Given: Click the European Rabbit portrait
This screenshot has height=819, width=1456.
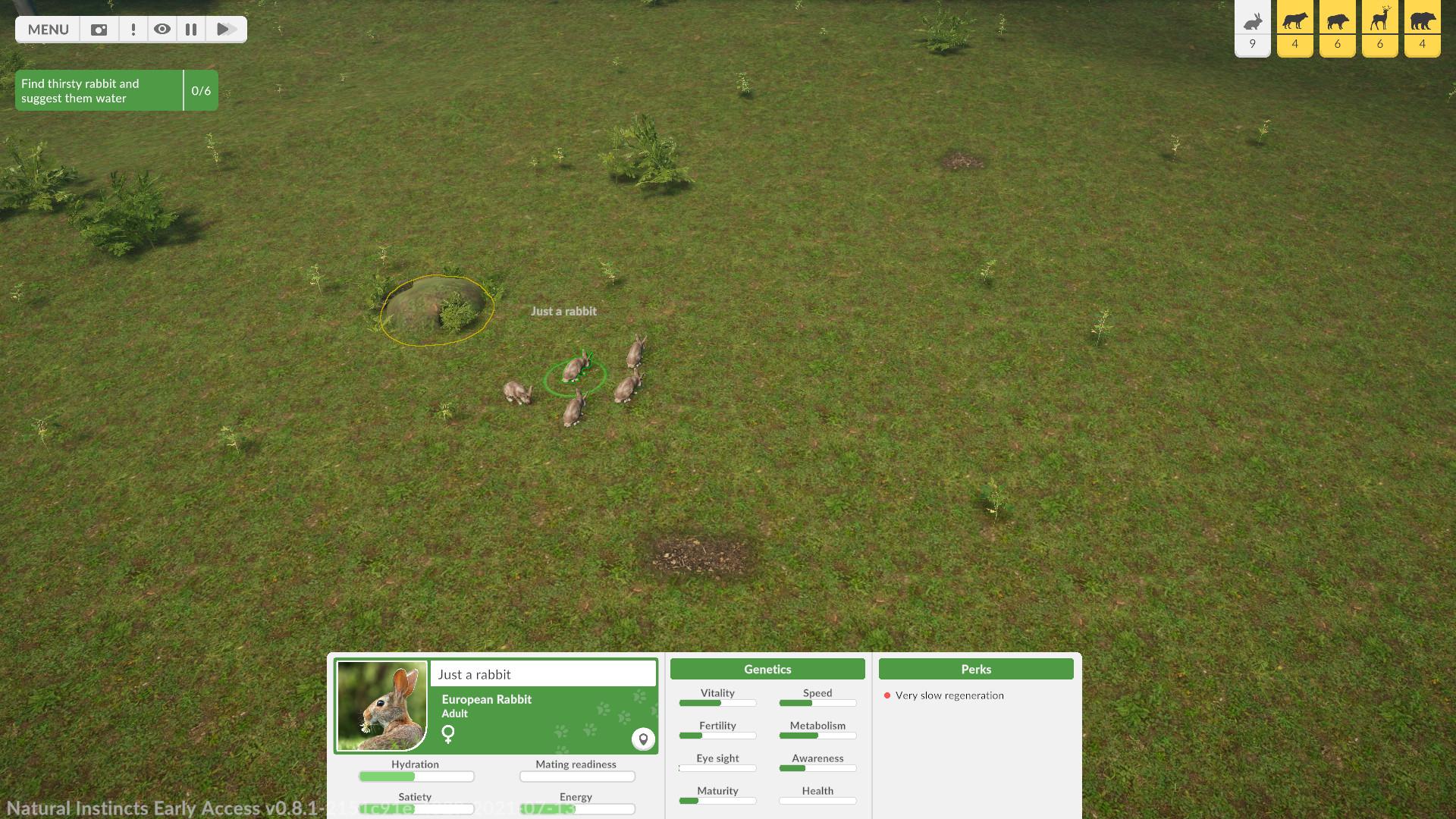Looking at the screenshot, I should point(381,705).
